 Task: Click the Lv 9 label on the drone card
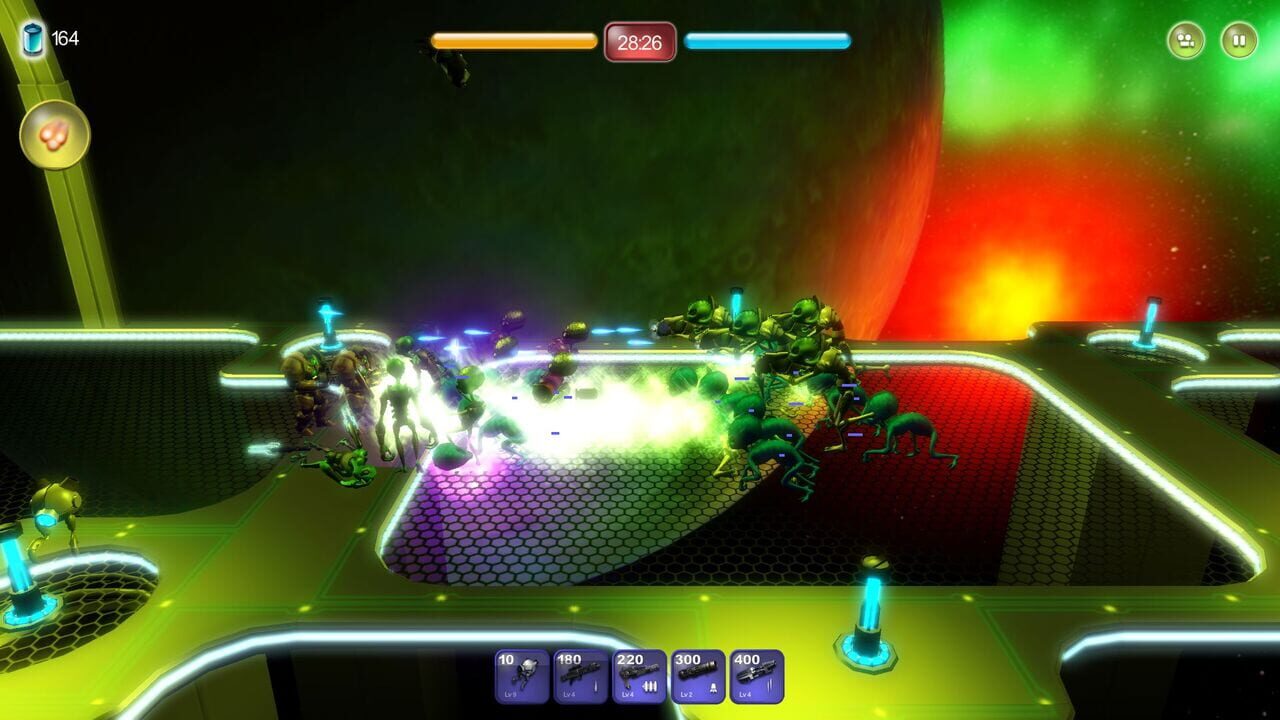point(510,693)
